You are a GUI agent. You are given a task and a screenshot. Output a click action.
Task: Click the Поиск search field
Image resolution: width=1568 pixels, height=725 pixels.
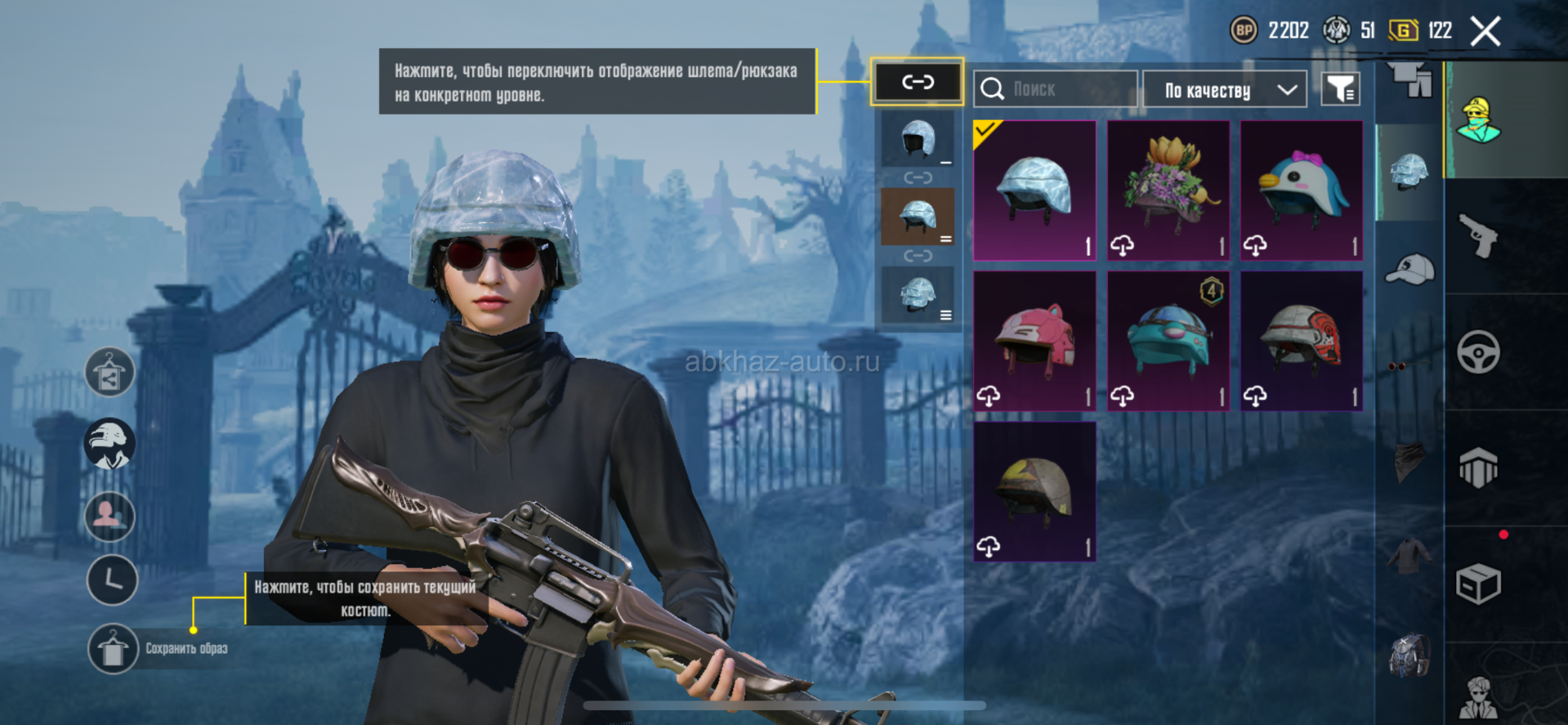1055,89
